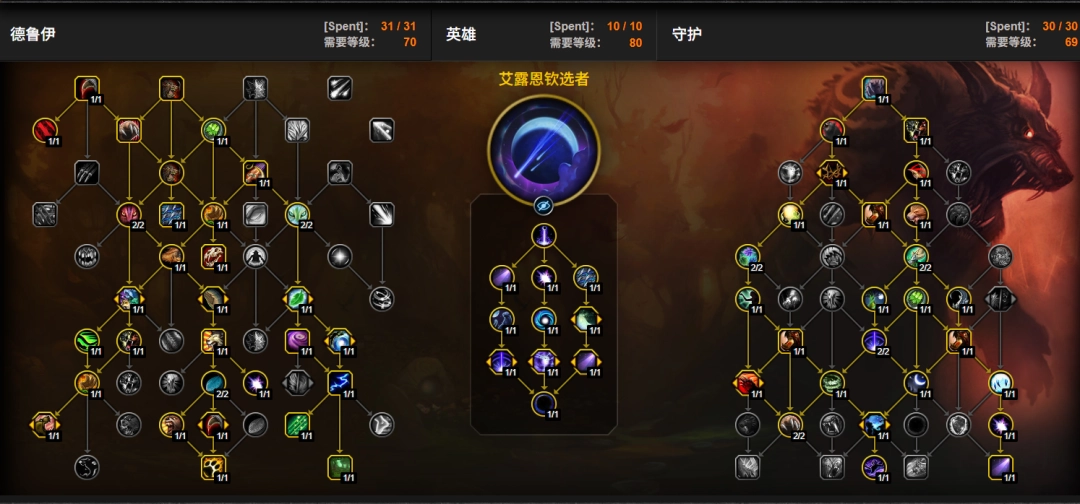Image resolution: width=1080 pixels, height=504 pixels.
Task: Select the unlearned meditating figure talent
Action: (x=256, y=256)
